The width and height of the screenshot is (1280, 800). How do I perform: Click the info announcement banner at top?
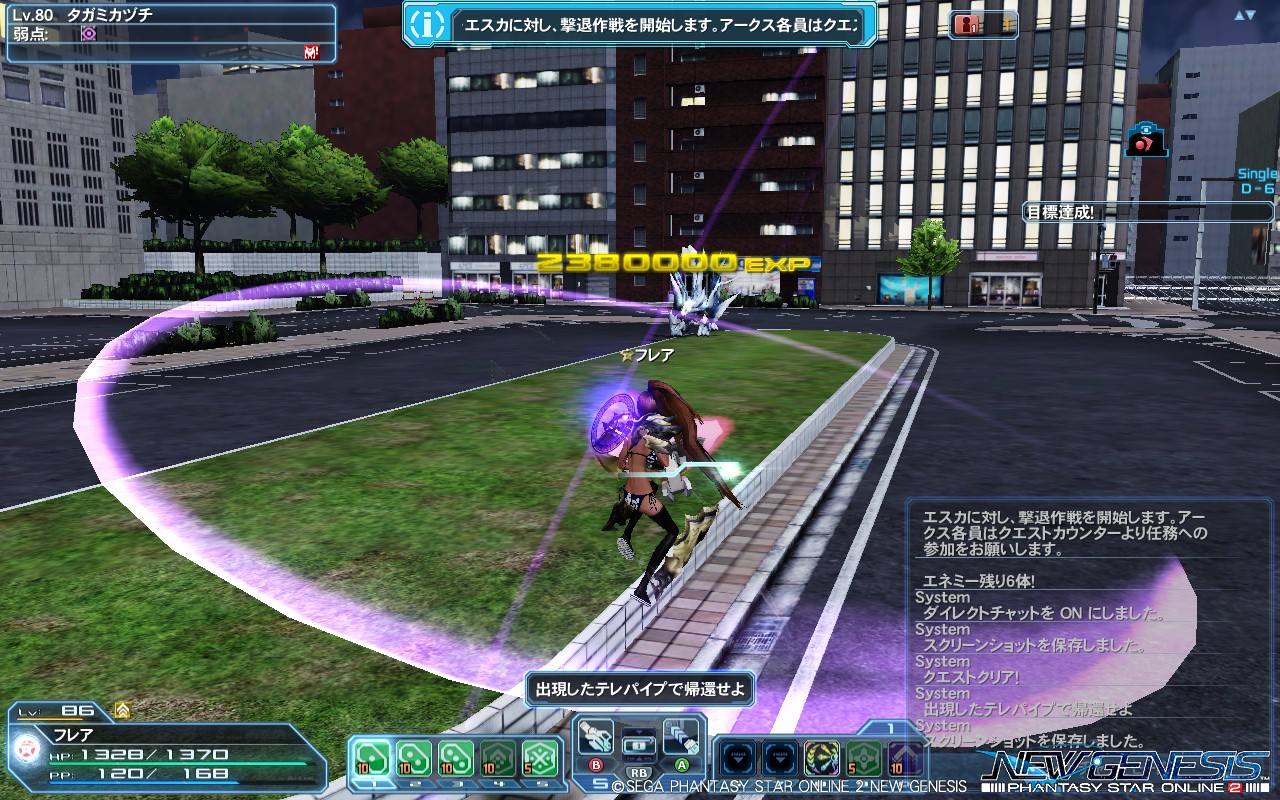point(640,25)
